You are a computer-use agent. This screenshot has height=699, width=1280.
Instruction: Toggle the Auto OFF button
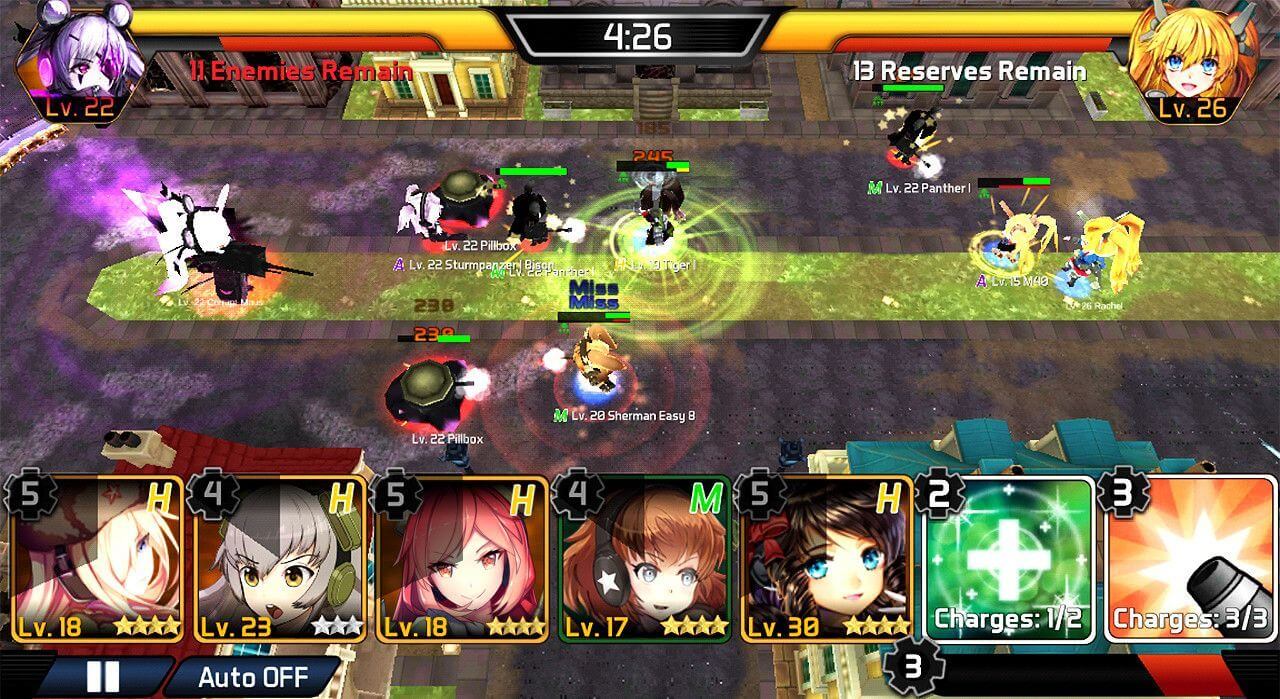(253, 676)
